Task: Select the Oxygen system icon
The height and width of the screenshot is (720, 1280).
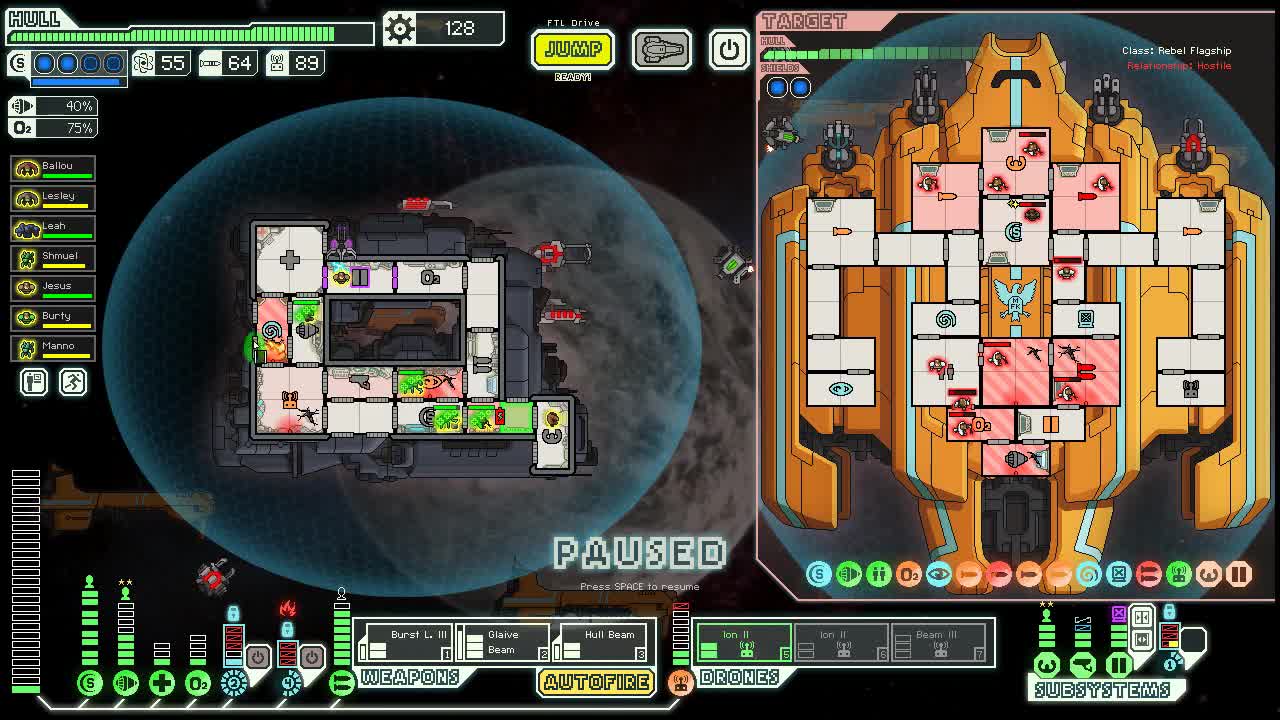Action: point(197,683)
